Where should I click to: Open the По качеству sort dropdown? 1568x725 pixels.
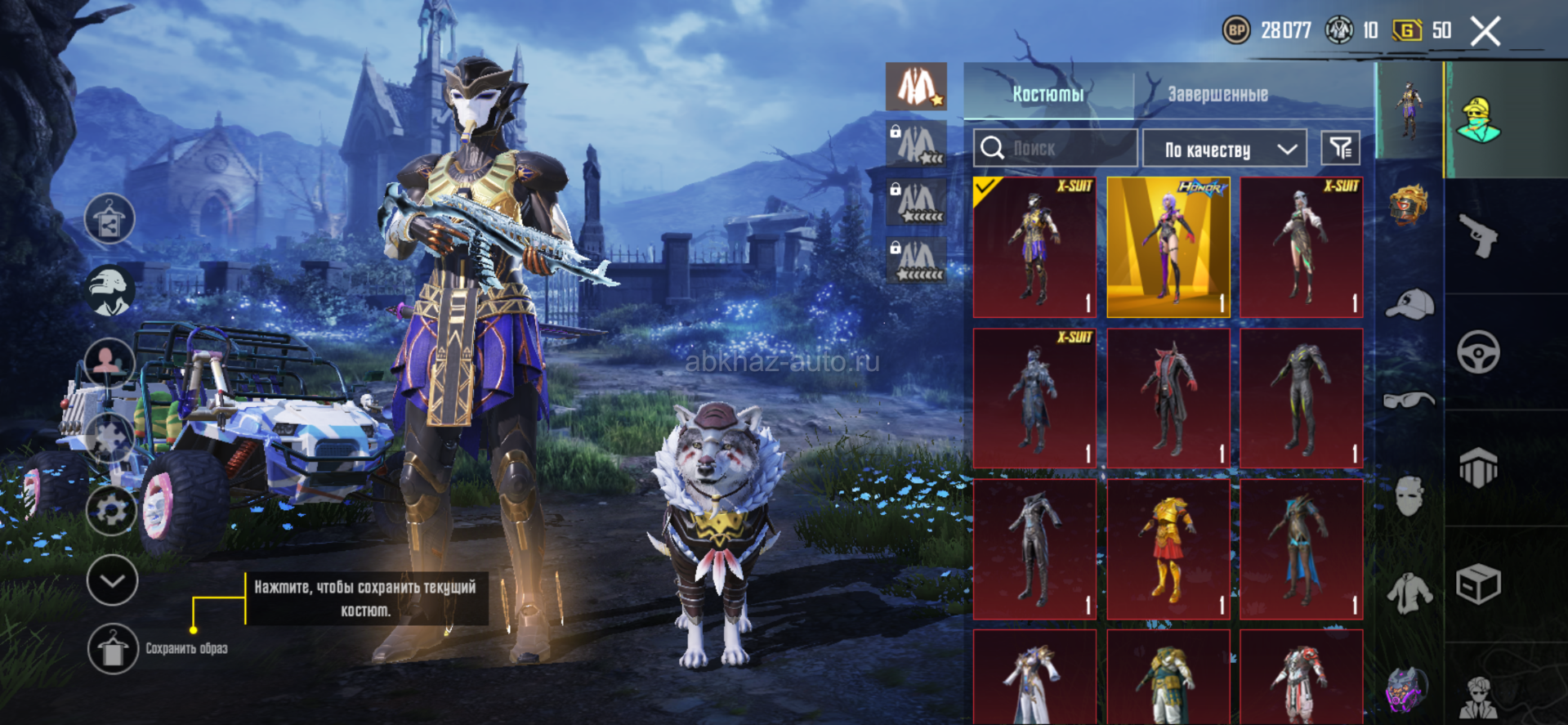point(1224,149)
